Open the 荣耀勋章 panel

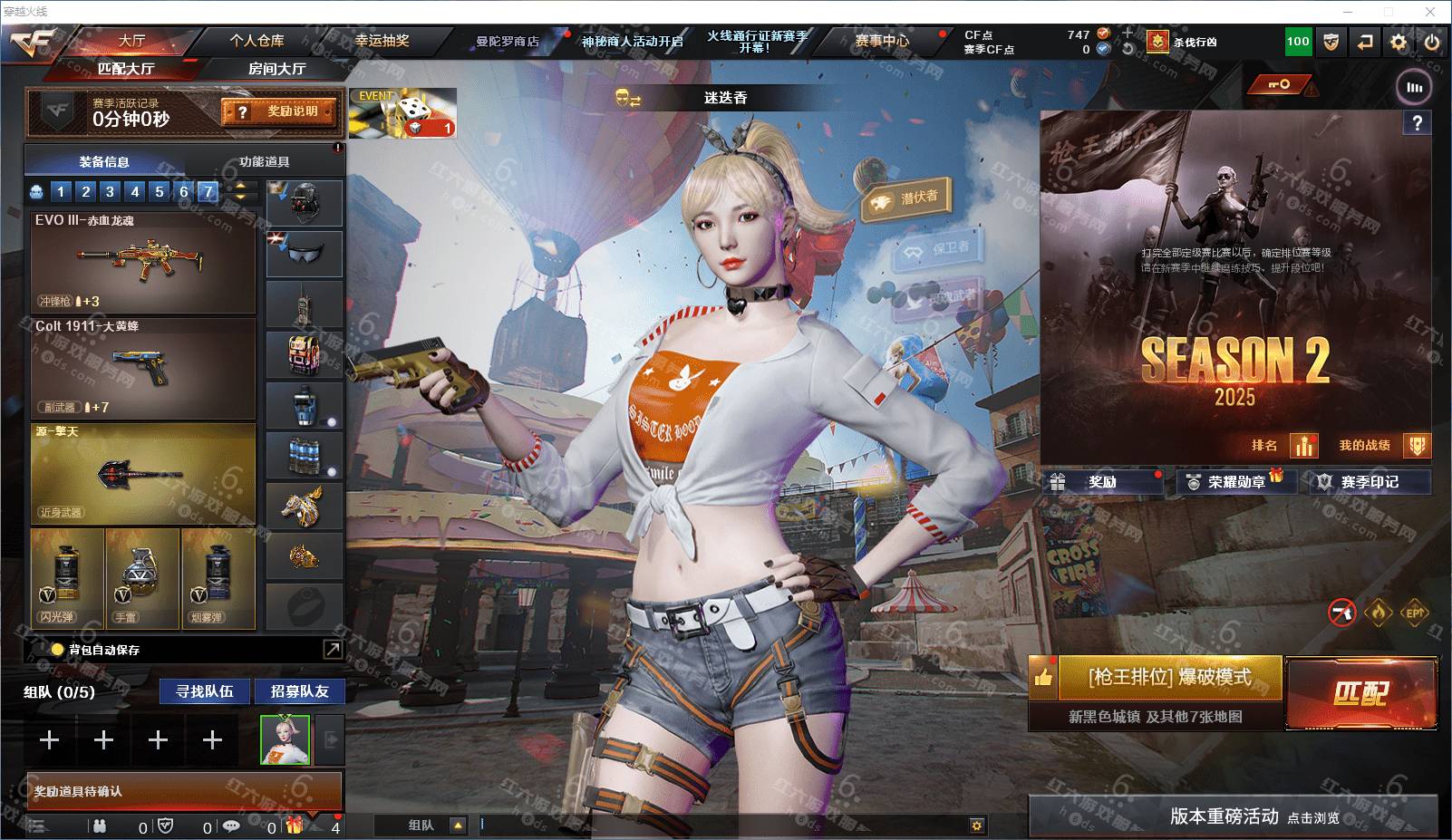(x=1236, y=482)
